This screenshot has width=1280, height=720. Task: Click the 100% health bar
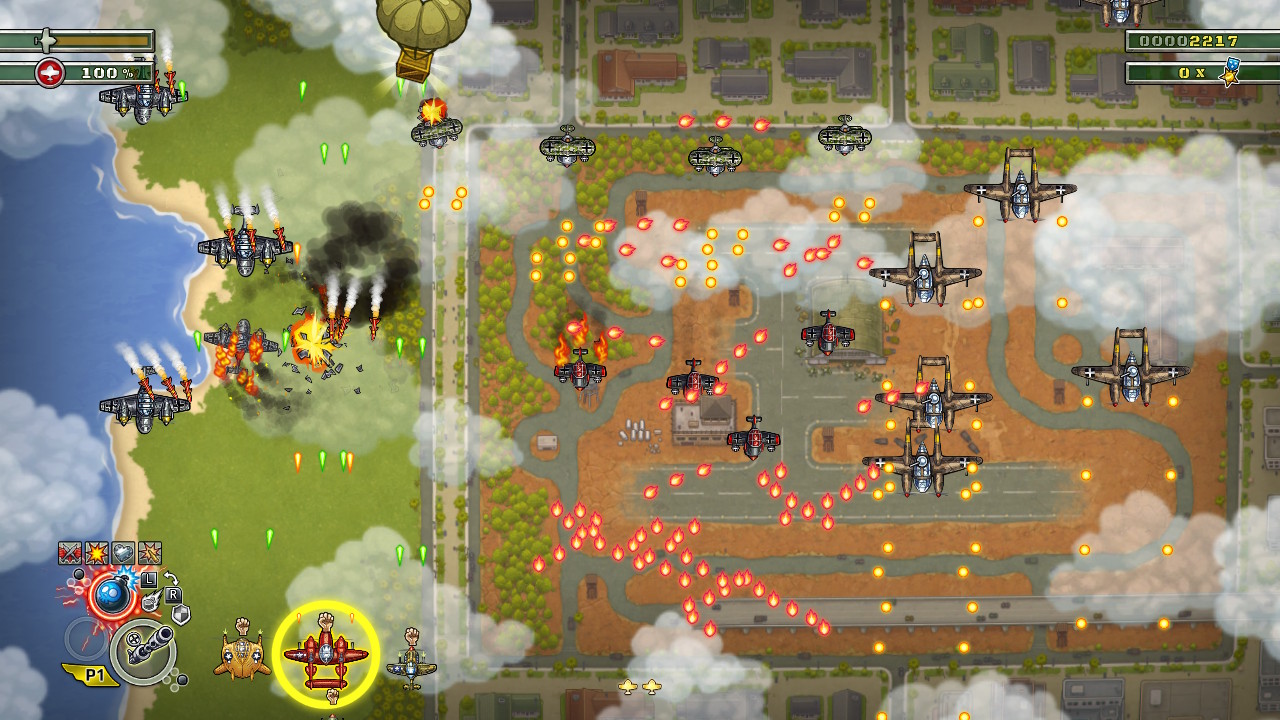pyautogui.click(x=100, y=72)
